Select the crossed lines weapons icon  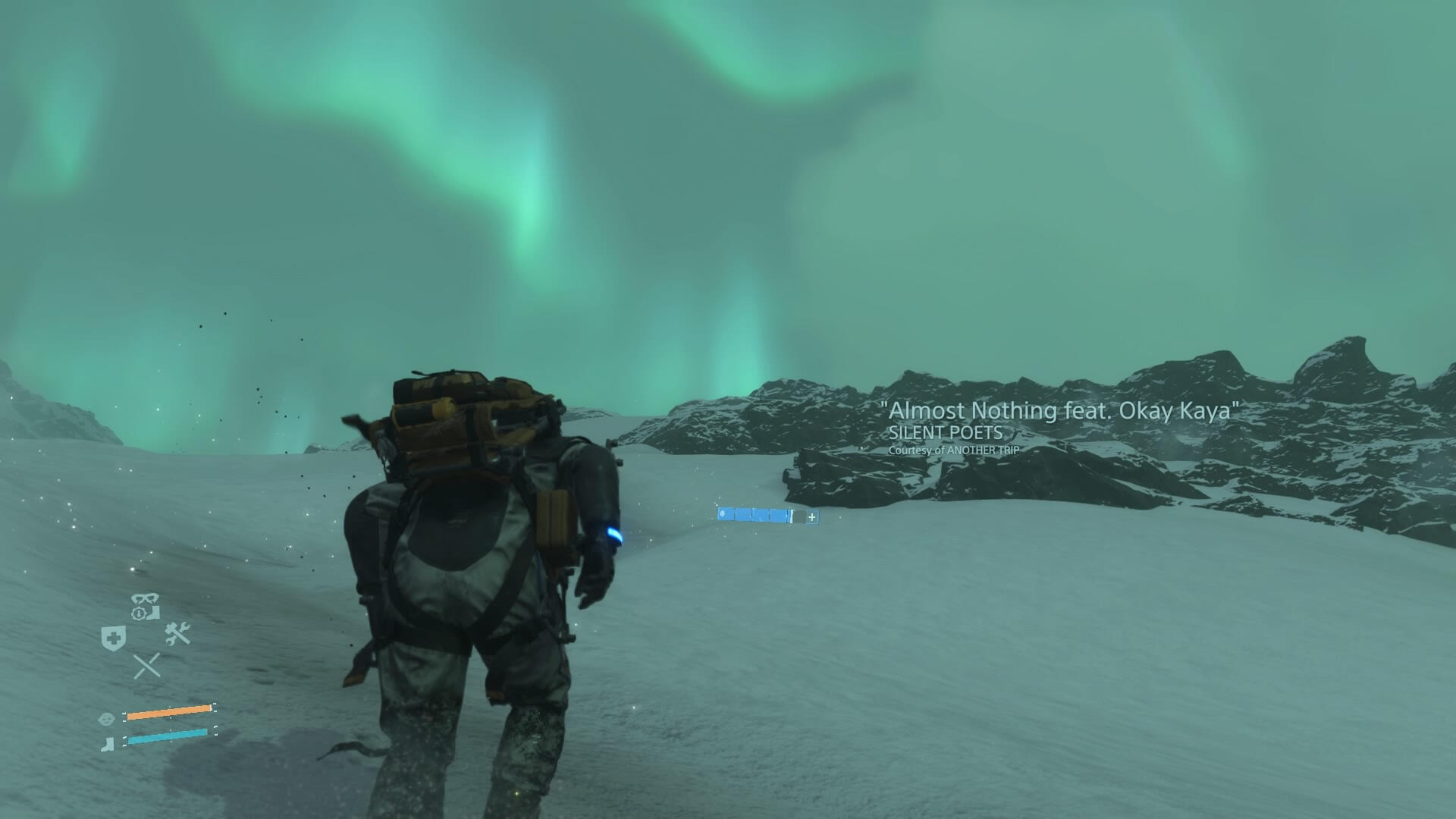(146, 666)
